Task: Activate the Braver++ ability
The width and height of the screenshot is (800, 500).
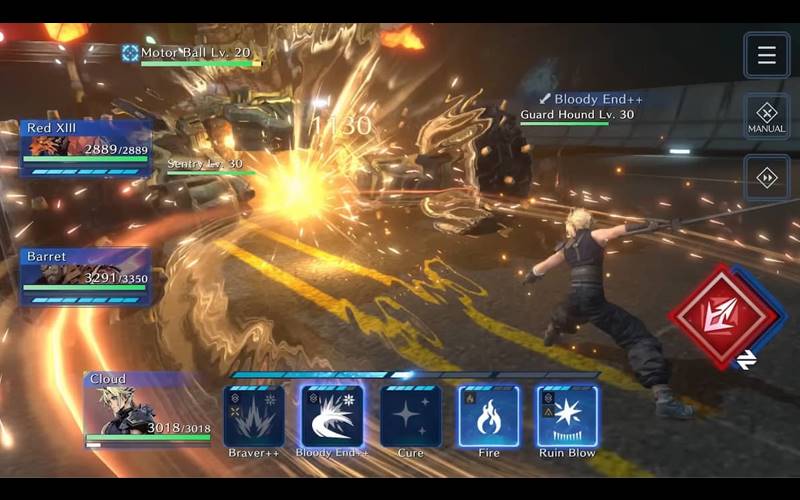Action: pyautogui.click(x=253, y=416)
